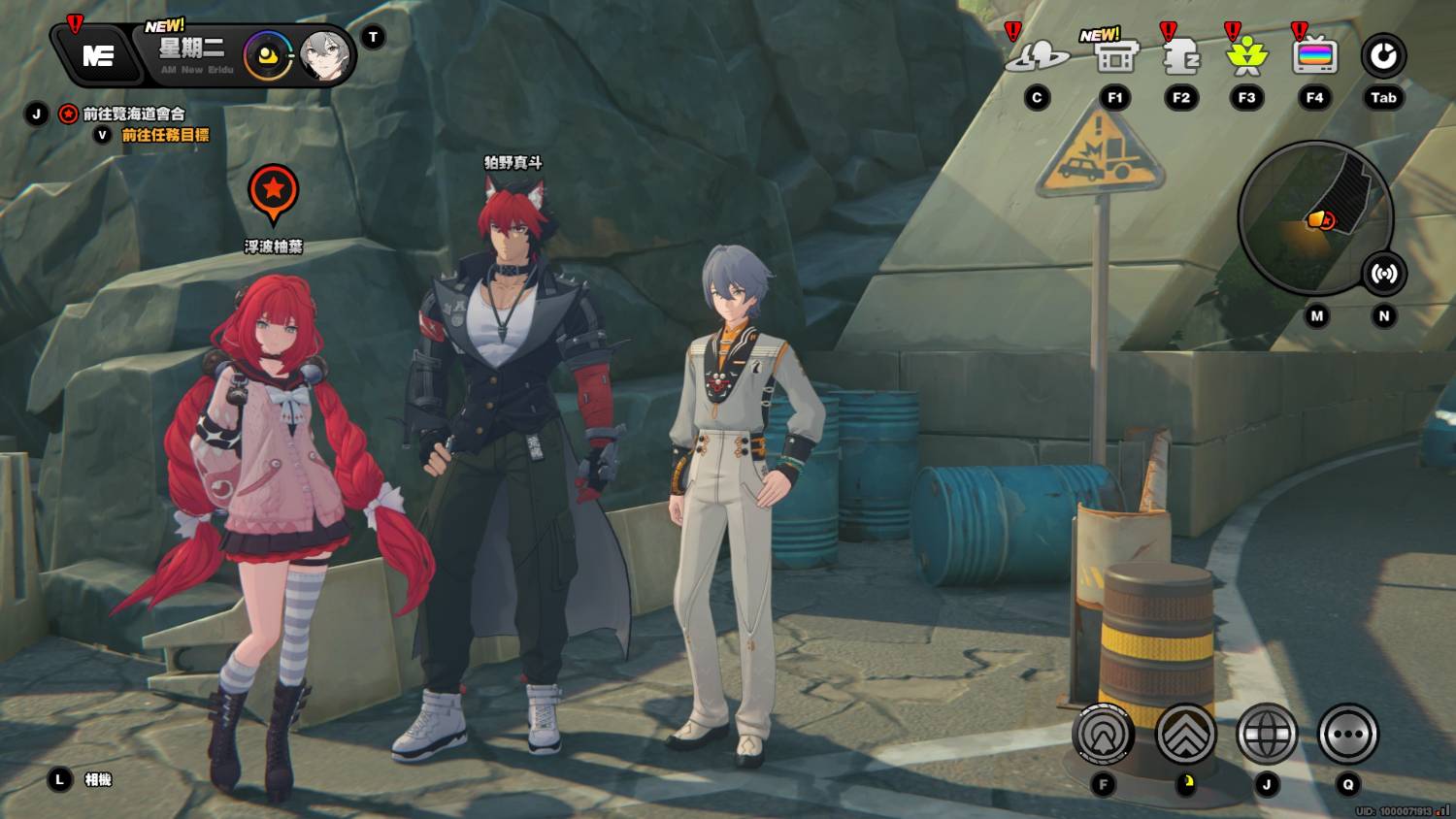This screenshot has height=819, width=1456.
Task: Toggle the double chevron sprint button
Action: 1185,734
